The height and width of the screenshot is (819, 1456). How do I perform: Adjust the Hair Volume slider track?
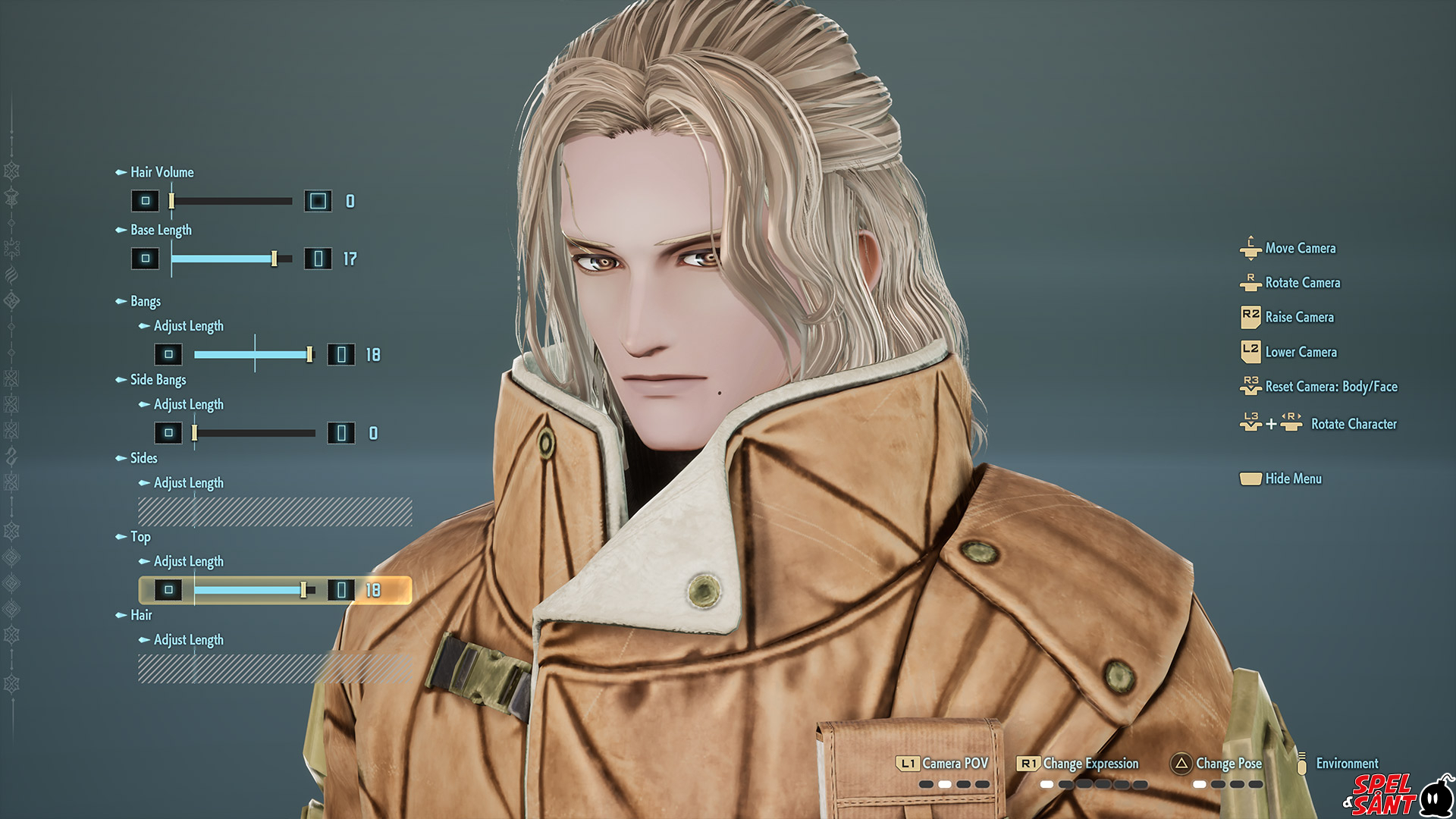click(231, 201)
